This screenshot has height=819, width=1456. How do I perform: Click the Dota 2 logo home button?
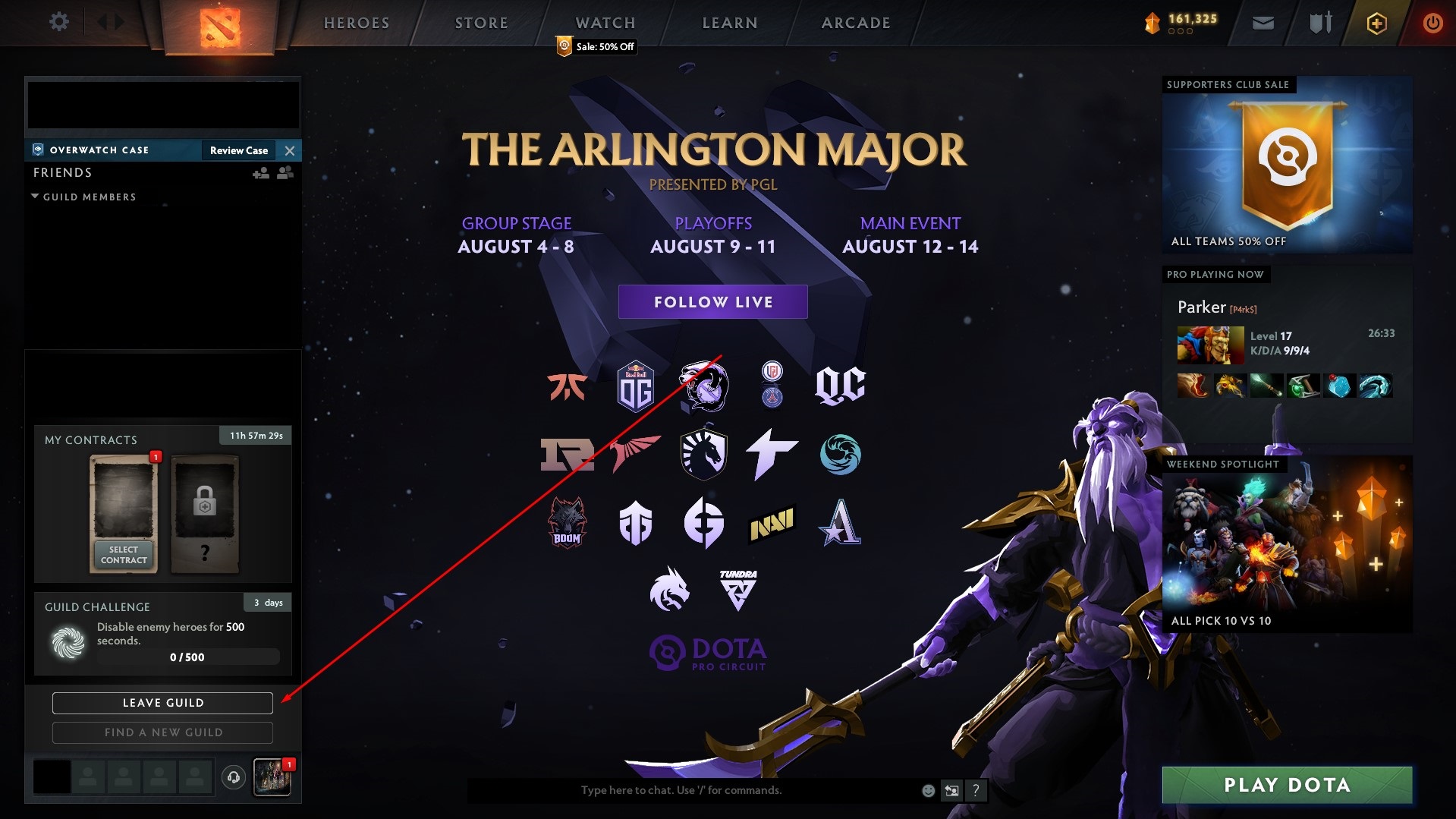[220, 27]
